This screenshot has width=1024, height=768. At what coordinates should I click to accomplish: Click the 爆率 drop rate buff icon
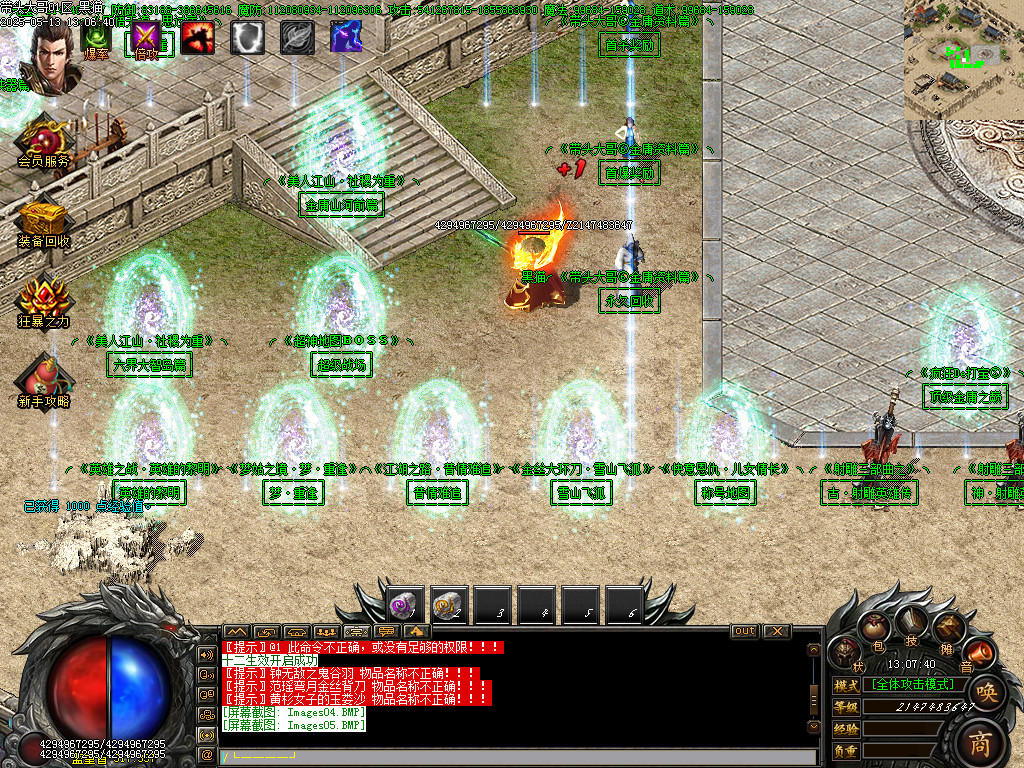(97, 37)
